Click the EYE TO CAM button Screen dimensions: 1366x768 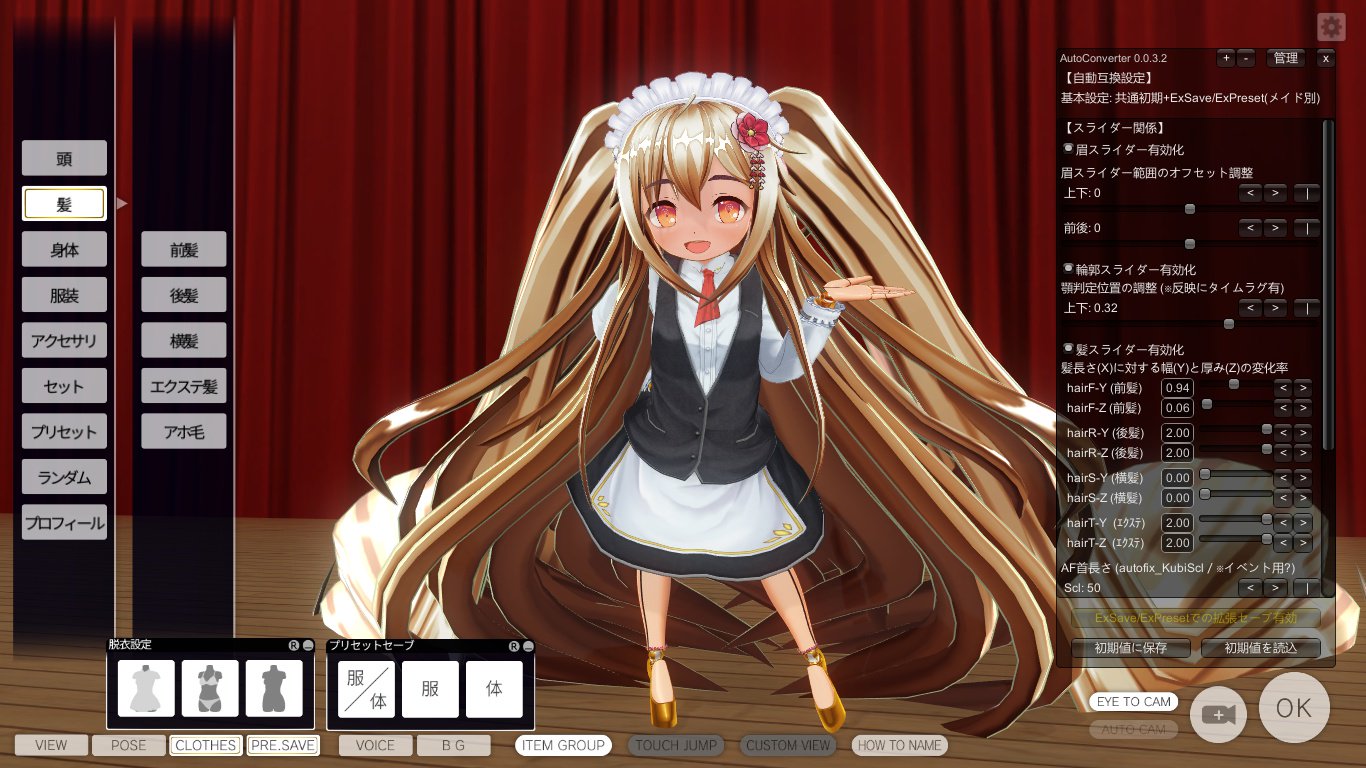tap(1132, 702)
